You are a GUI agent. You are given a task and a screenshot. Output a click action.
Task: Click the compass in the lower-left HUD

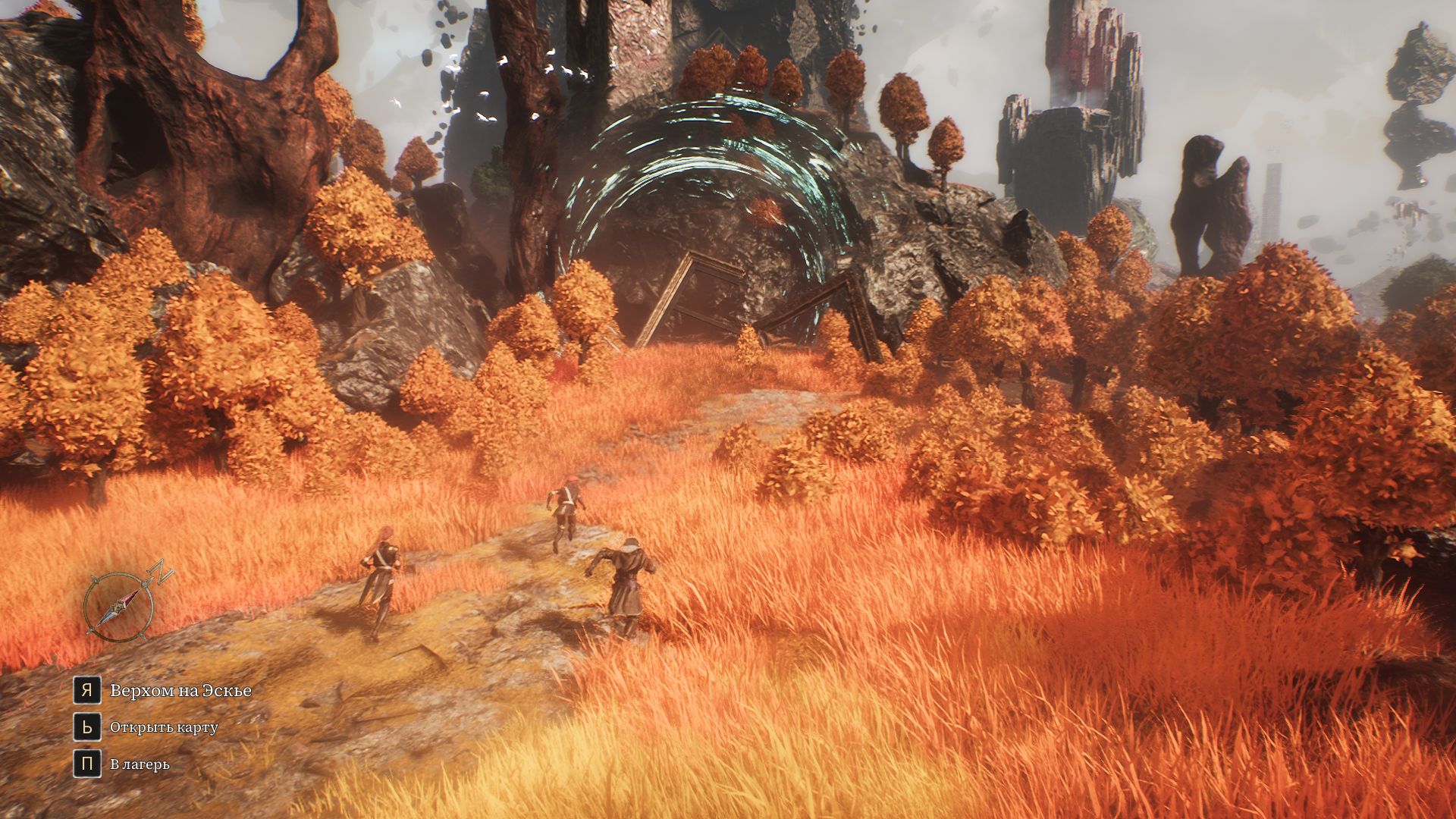tap(120, 606)
